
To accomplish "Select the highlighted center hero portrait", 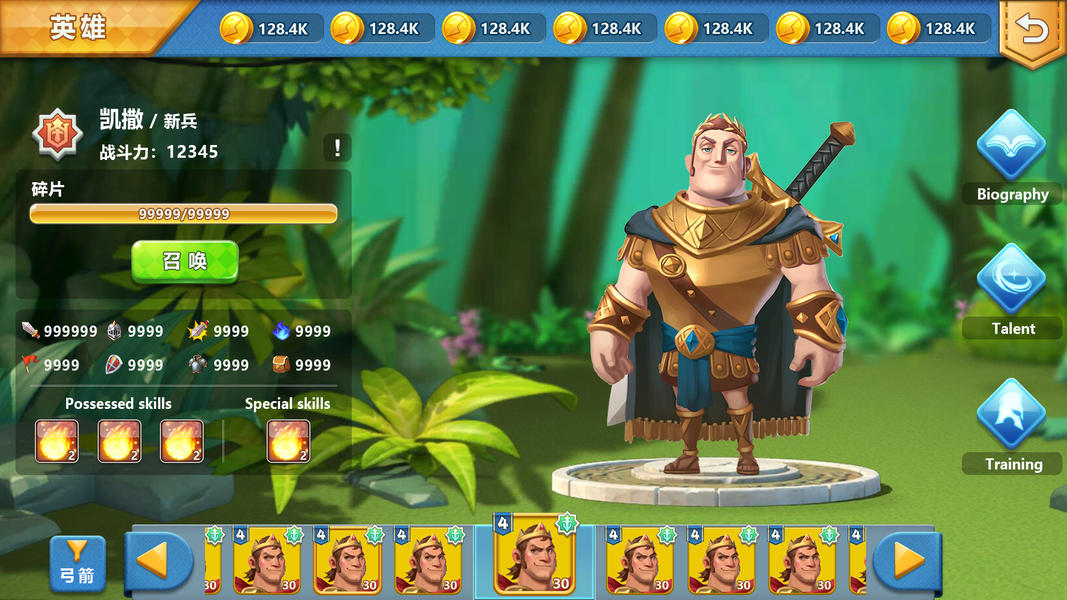I will 534,558.
